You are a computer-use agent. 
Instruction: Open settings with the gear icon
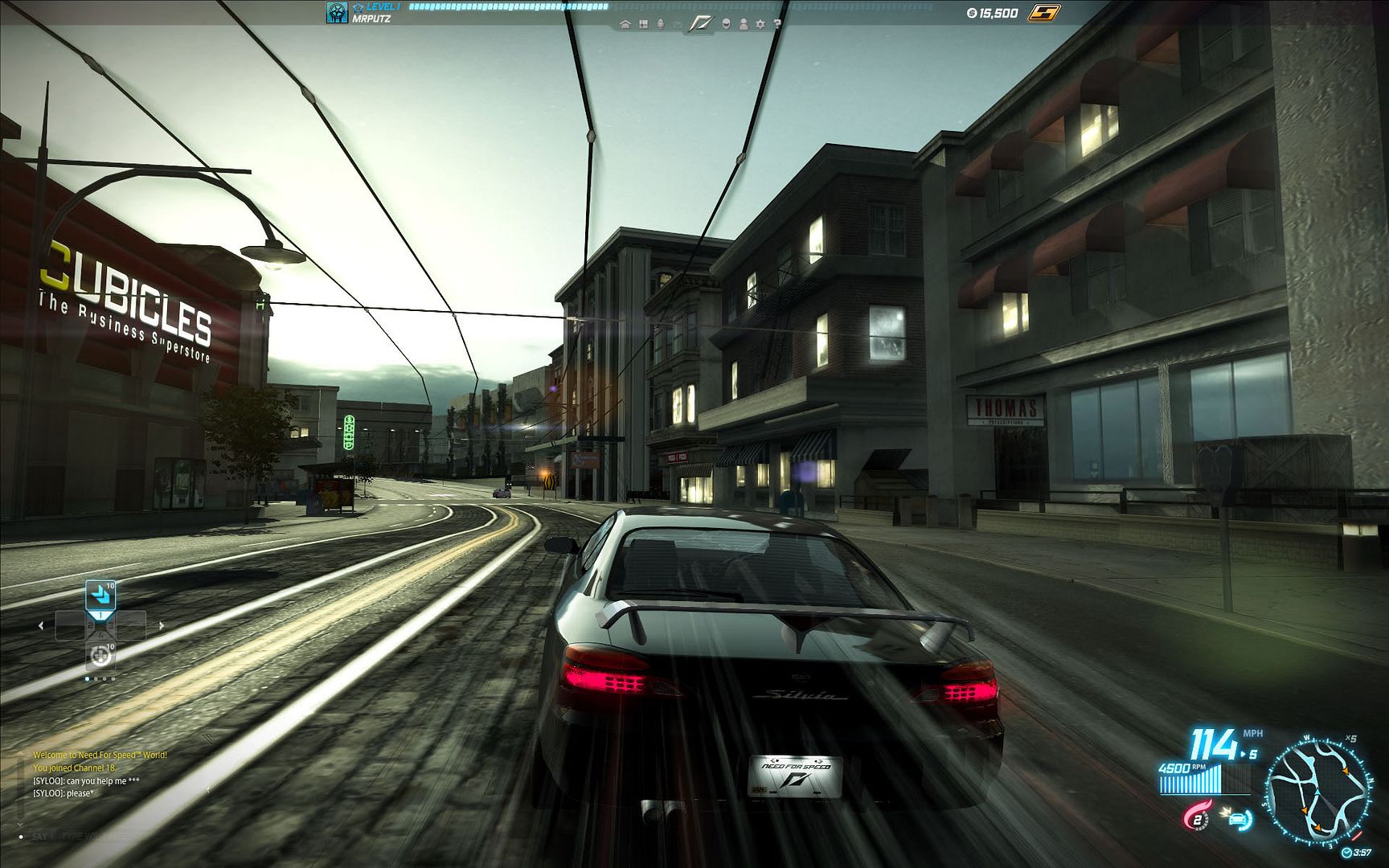pyautogui.click(x=760, y=24)
